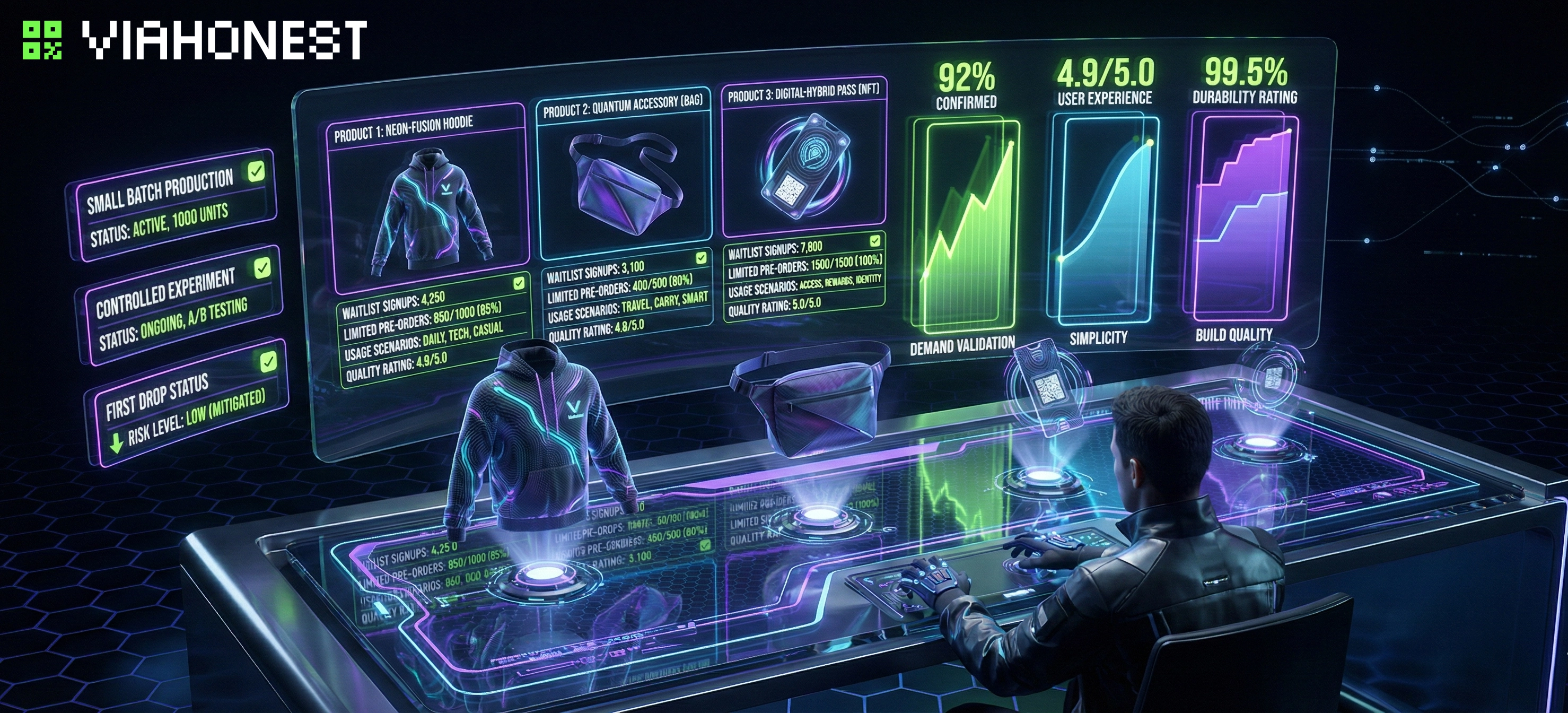Open the Simplicity chart panel
Image resolution: width=1568 pixels, height=713 pixels.
[1102, 219]
